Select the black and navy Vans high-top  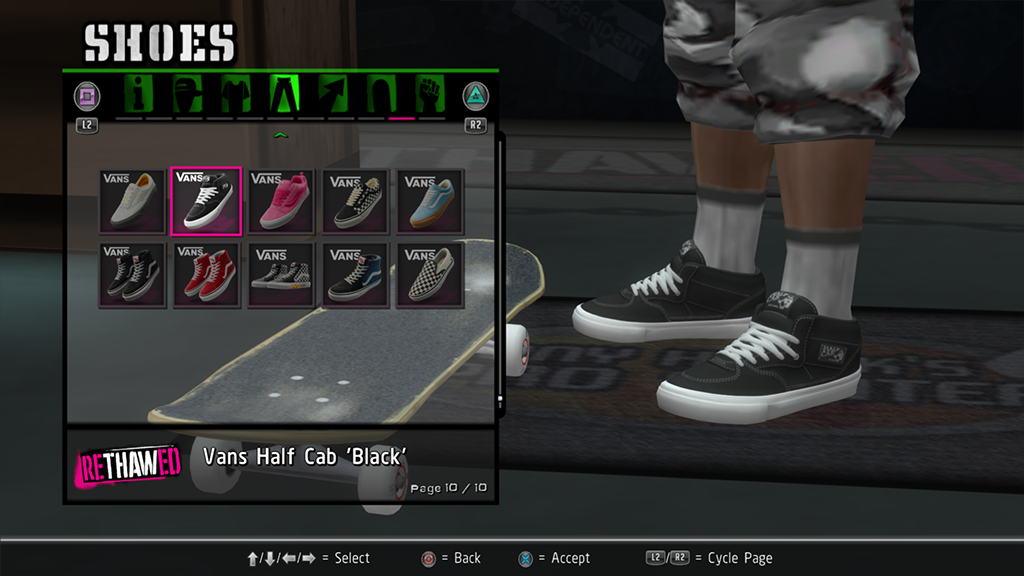click(355, 275)
